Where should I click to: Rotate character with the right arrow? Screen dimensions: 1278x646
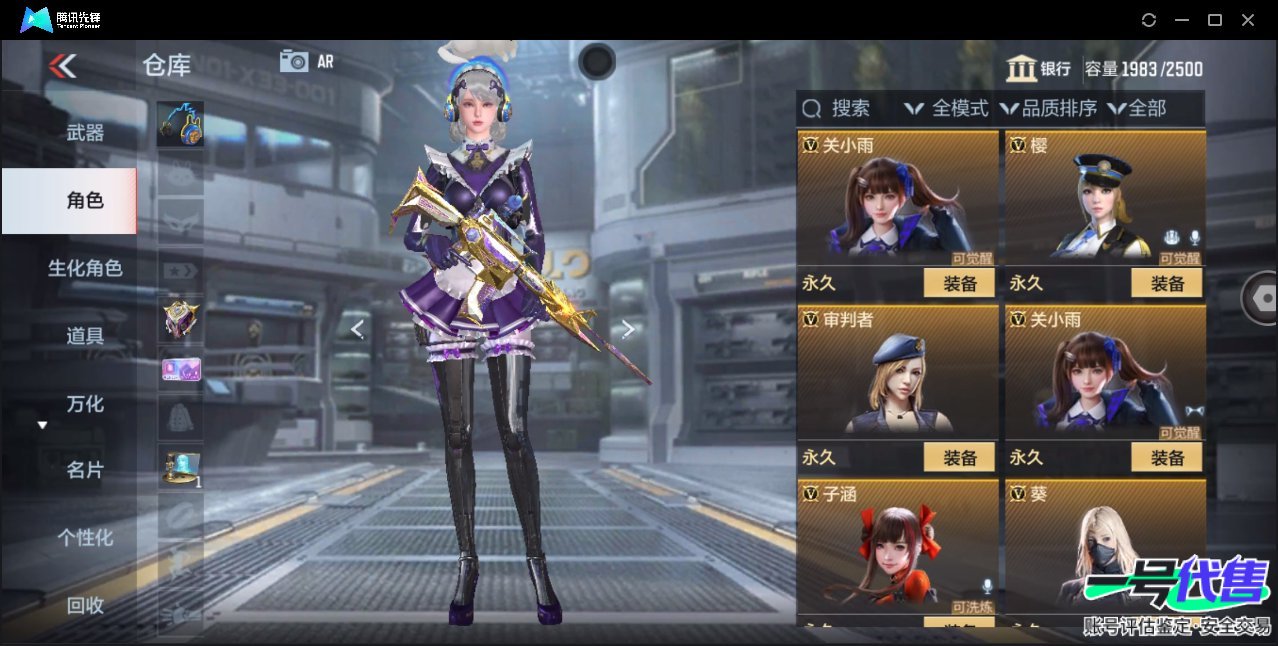[x=628, y=329]
